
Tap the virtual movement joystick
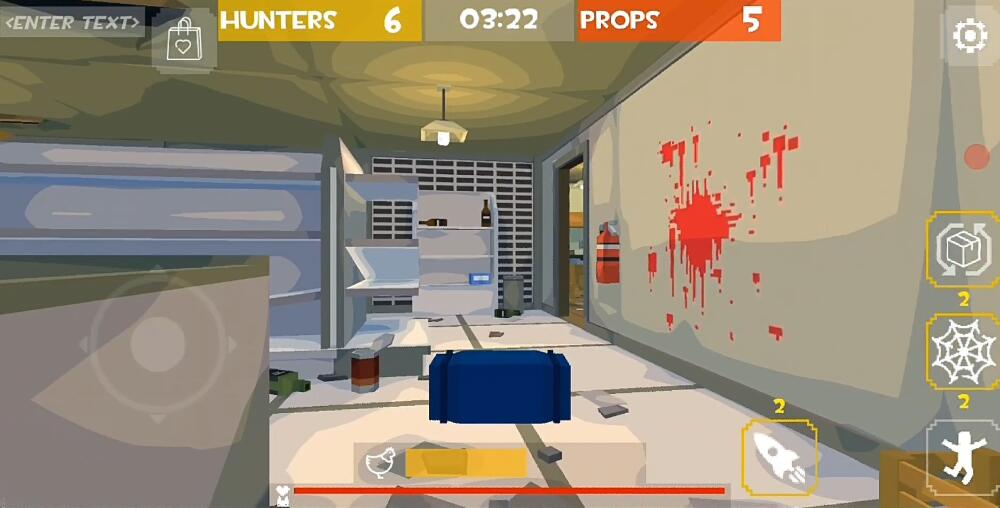(158, 344)
